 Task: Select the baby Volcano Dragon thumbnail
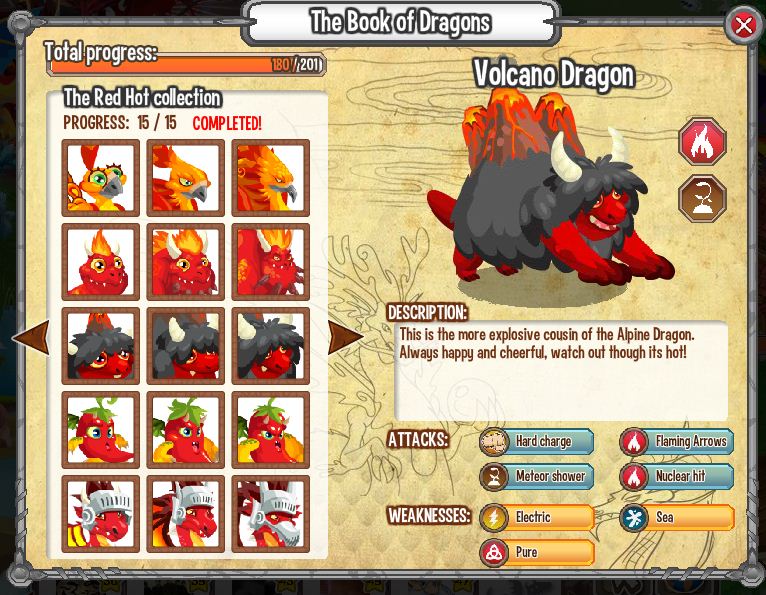coord(100,346)
